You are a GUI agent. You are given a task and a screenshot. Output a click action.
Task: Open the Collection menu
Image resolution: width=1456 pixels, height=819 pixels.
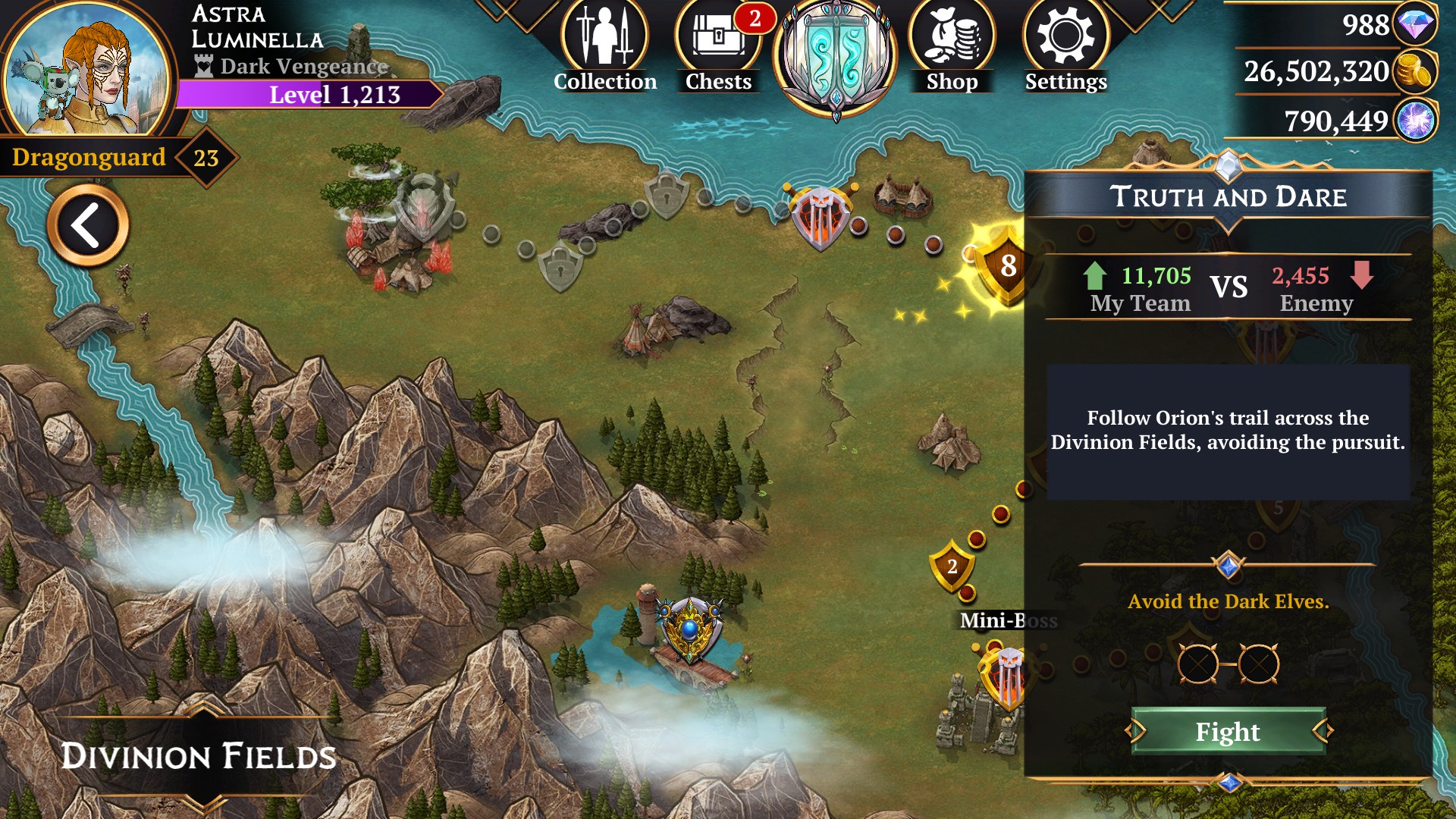point(604,47)
